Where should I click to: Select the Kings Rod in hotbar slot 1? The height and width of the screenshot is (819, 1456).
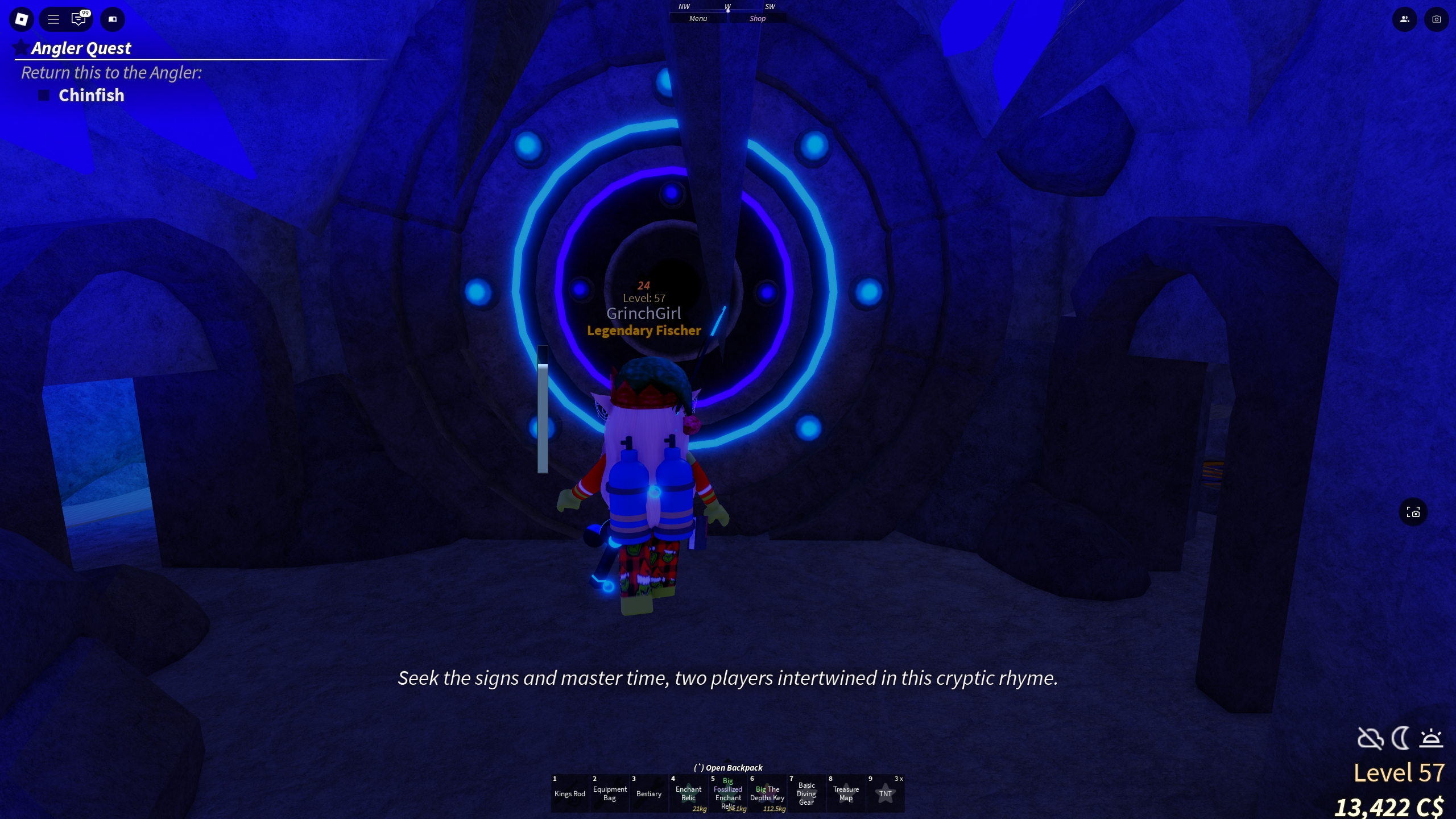(x=570, y=793)
